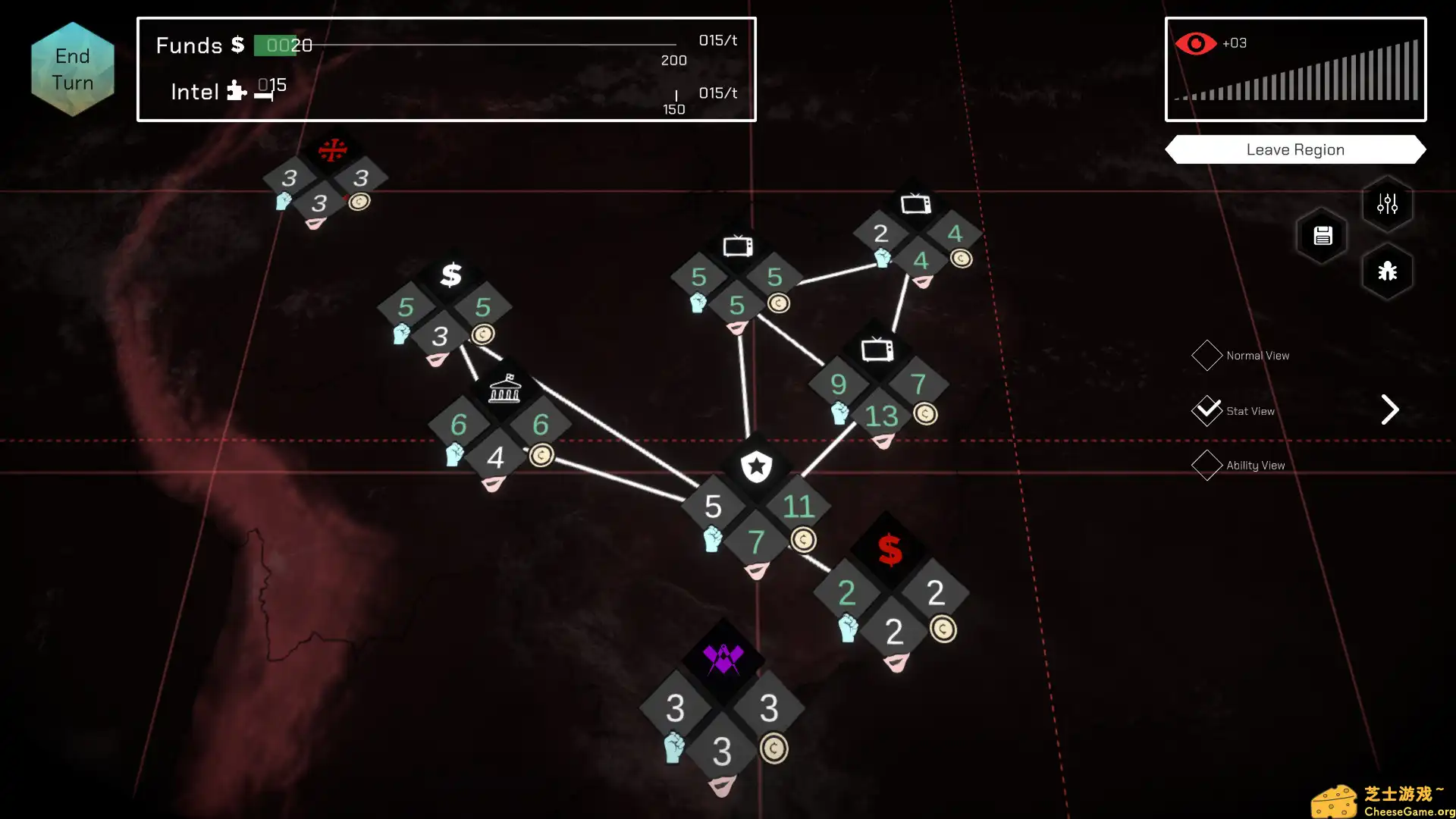Viewport: 1456px width, 819px height.
Task: Enable the Ability View option
Action: point(1207,466)
